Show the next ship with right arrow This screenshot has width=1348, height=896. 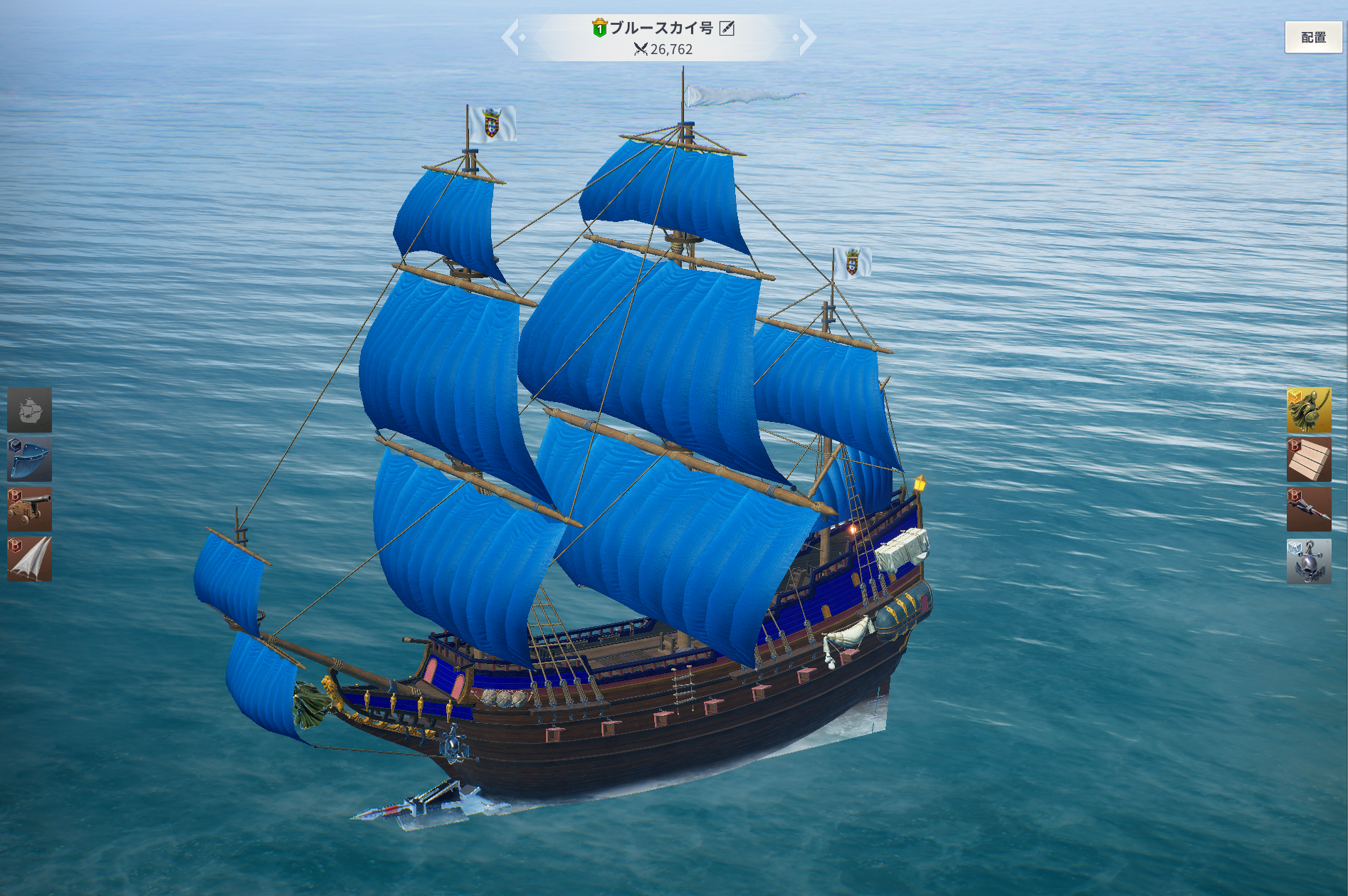[x=806, y=37]
